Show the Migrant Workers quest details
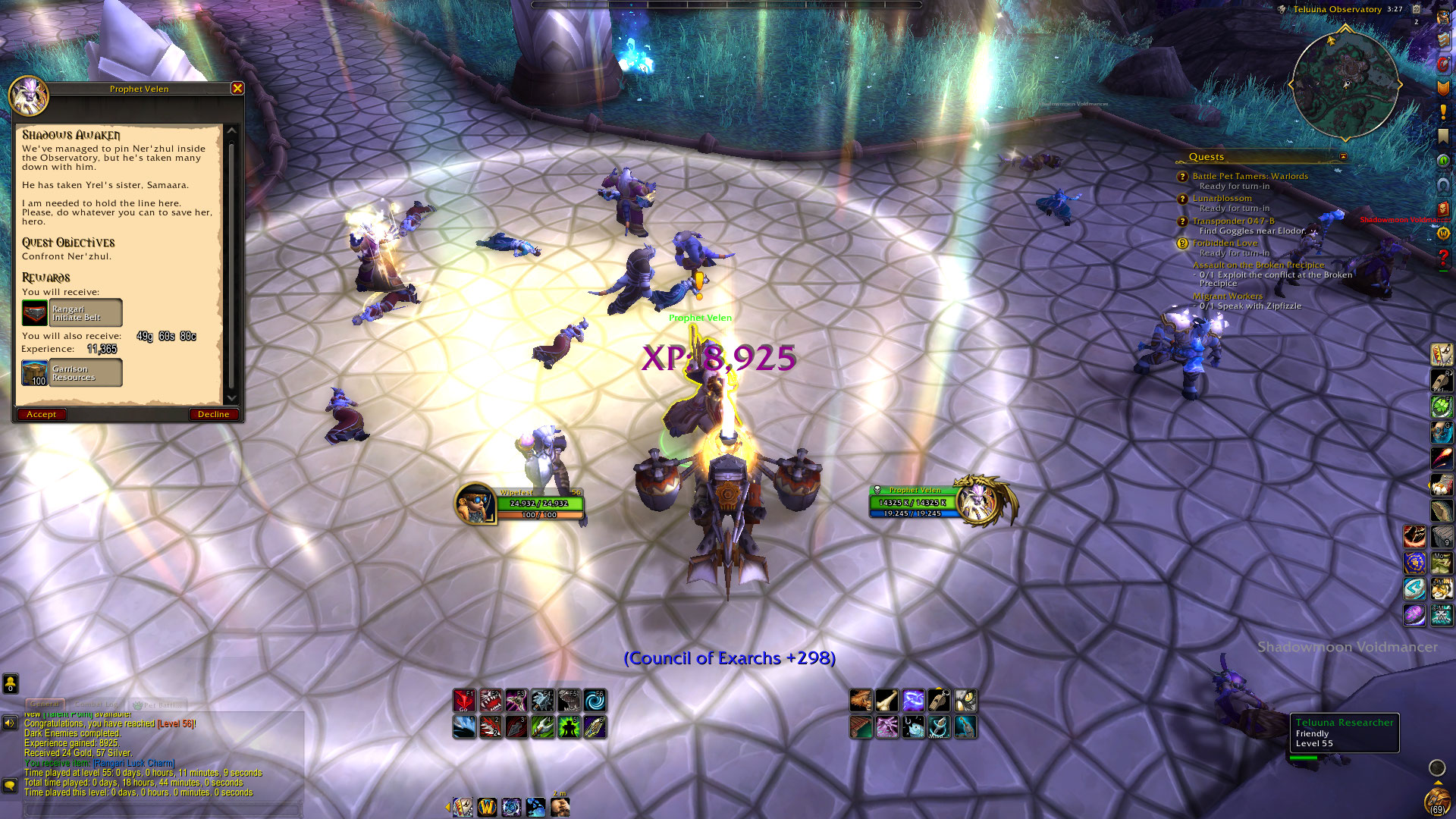The width and height of the screenshot is (1456, 819). pyautogui.click(x=1227, y=296)
